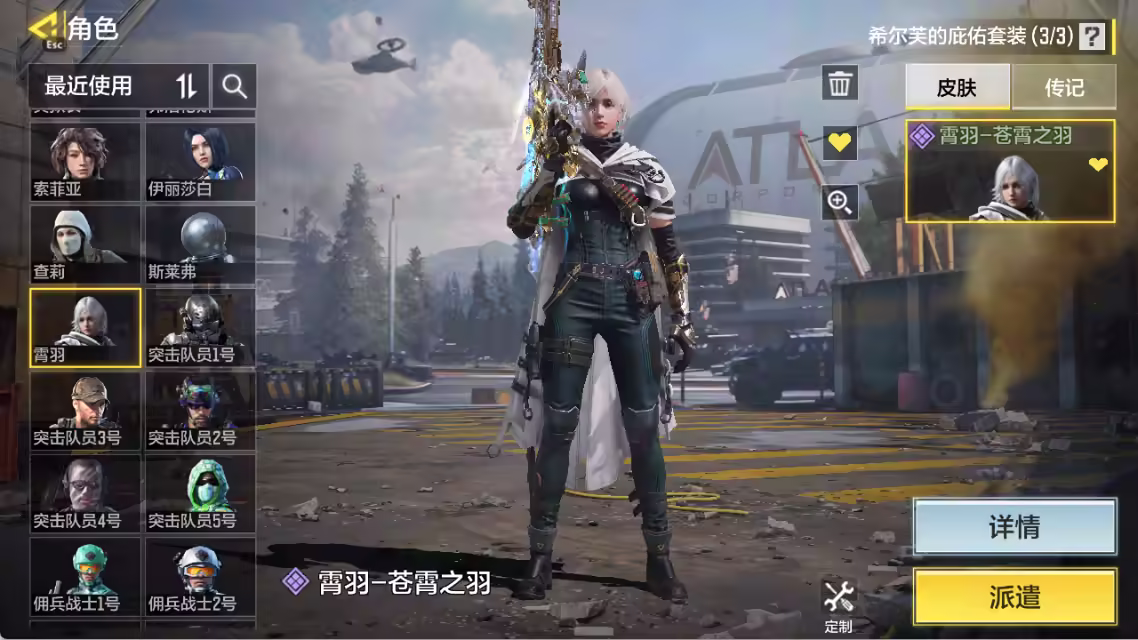
Task: Choose the 伊丽莎白 character tile
Action: tap(200, 162)
